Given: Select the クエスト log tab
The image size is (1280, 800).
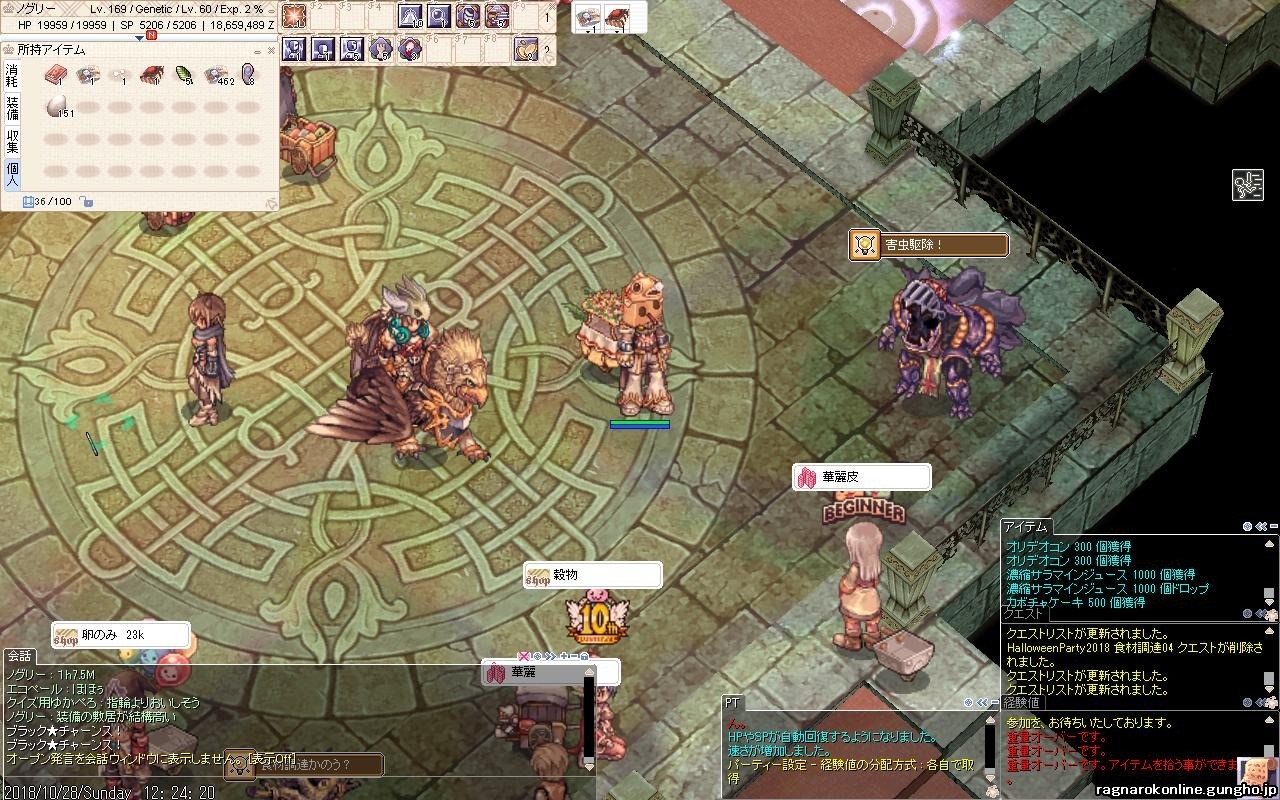Looking at the screenshot, I should click(x=1024, y=615).
